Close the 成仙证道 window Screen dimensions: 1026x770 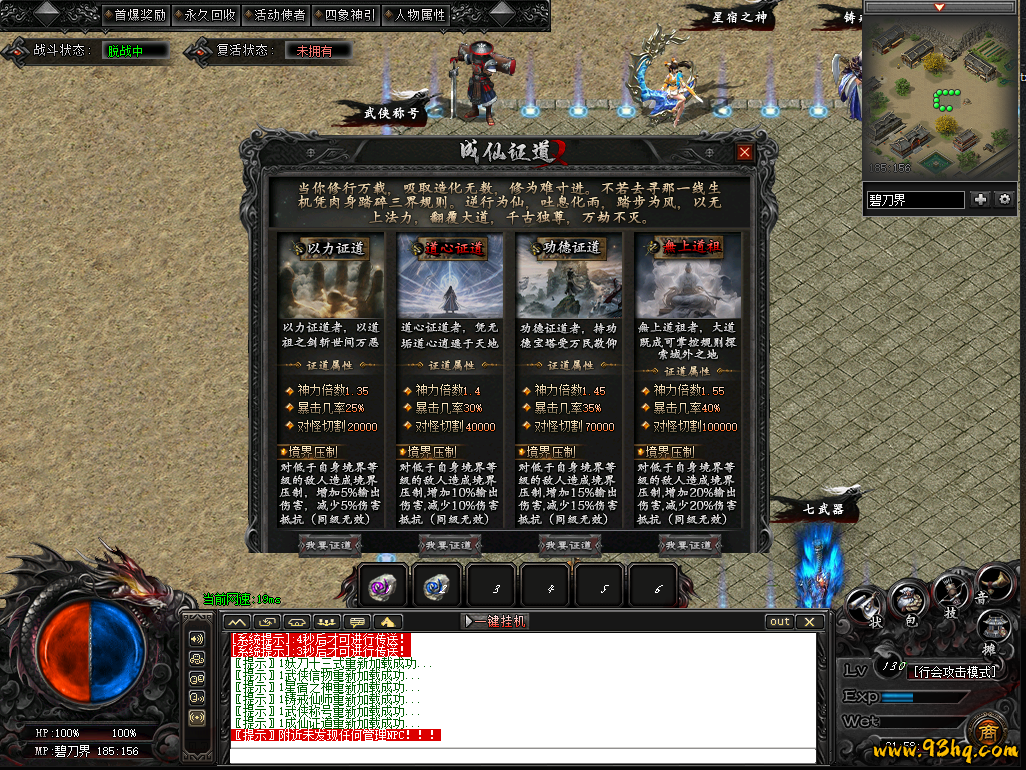744,153
